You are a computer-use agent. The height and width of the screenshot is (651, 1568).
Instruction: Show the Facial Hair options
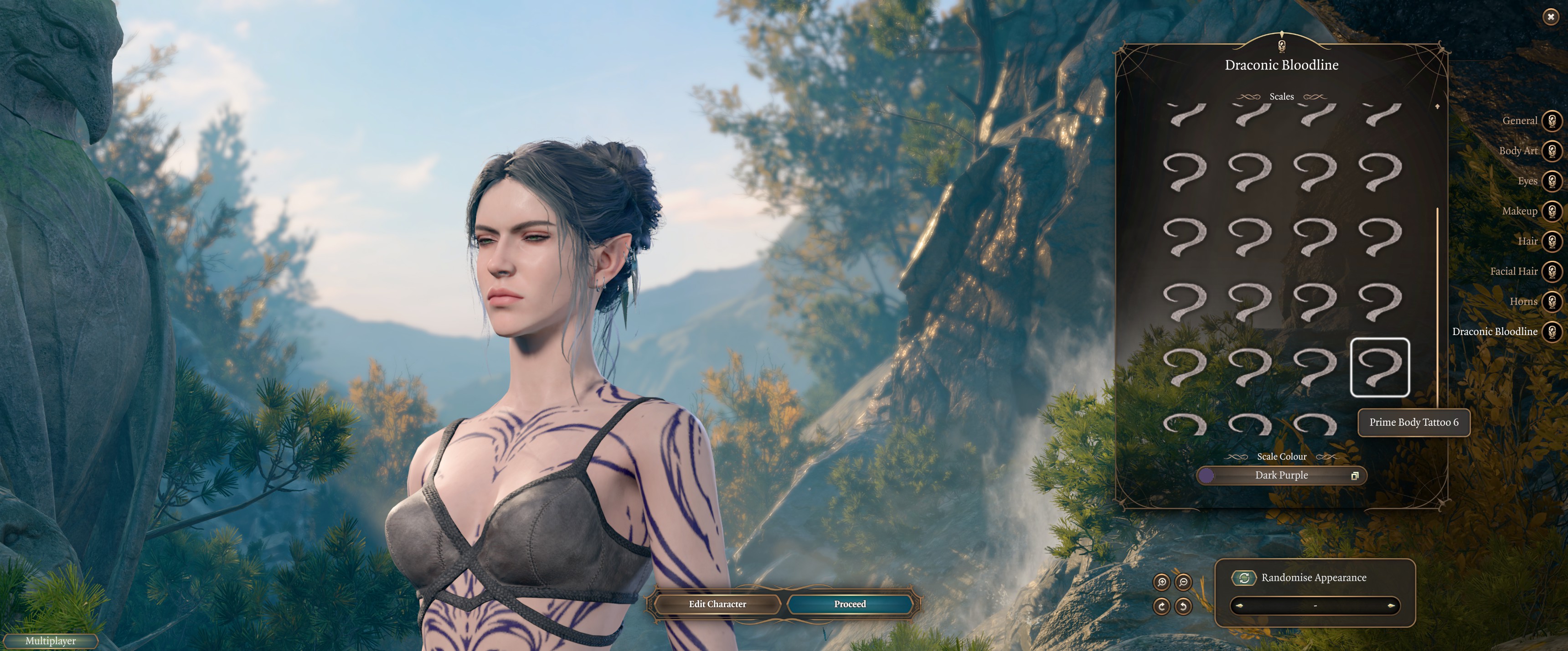point(1552,271)
